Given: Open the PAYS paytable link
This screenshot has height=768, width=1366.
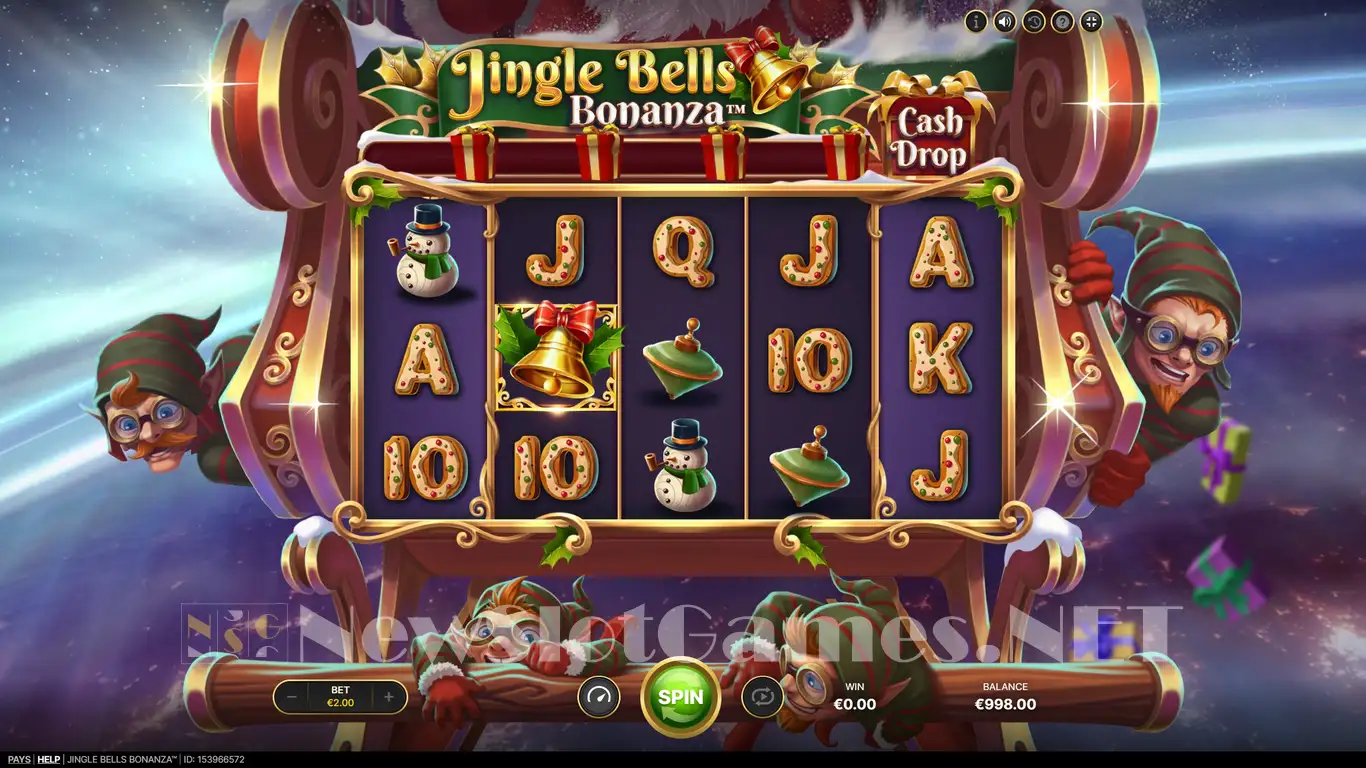Looking at the screenshot, I should pyautogui.click(x=18, y=760).
